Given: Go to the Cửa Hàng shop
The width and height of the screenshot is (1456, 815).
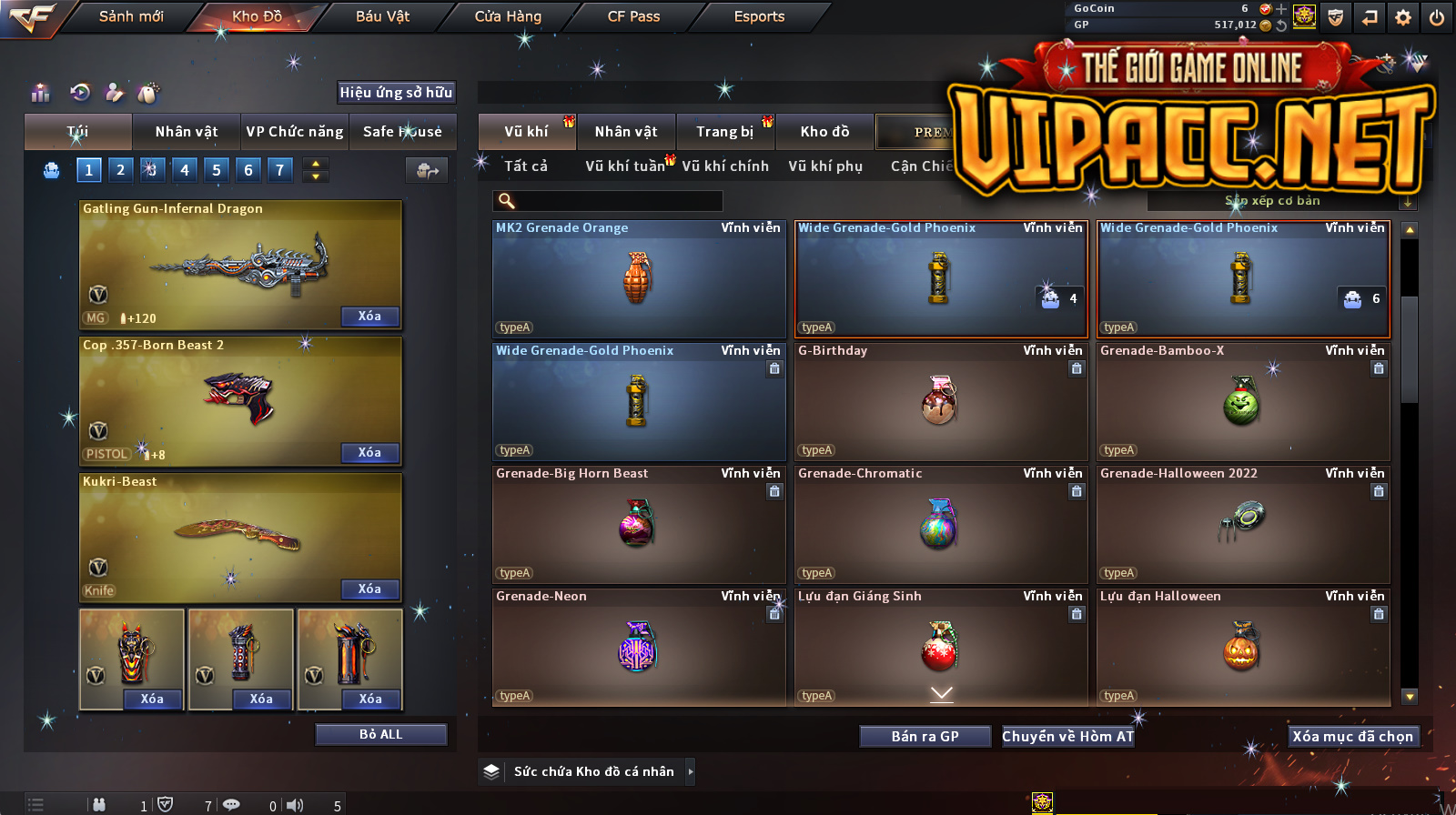Looking at the screenshot, I should click(508, 16).
